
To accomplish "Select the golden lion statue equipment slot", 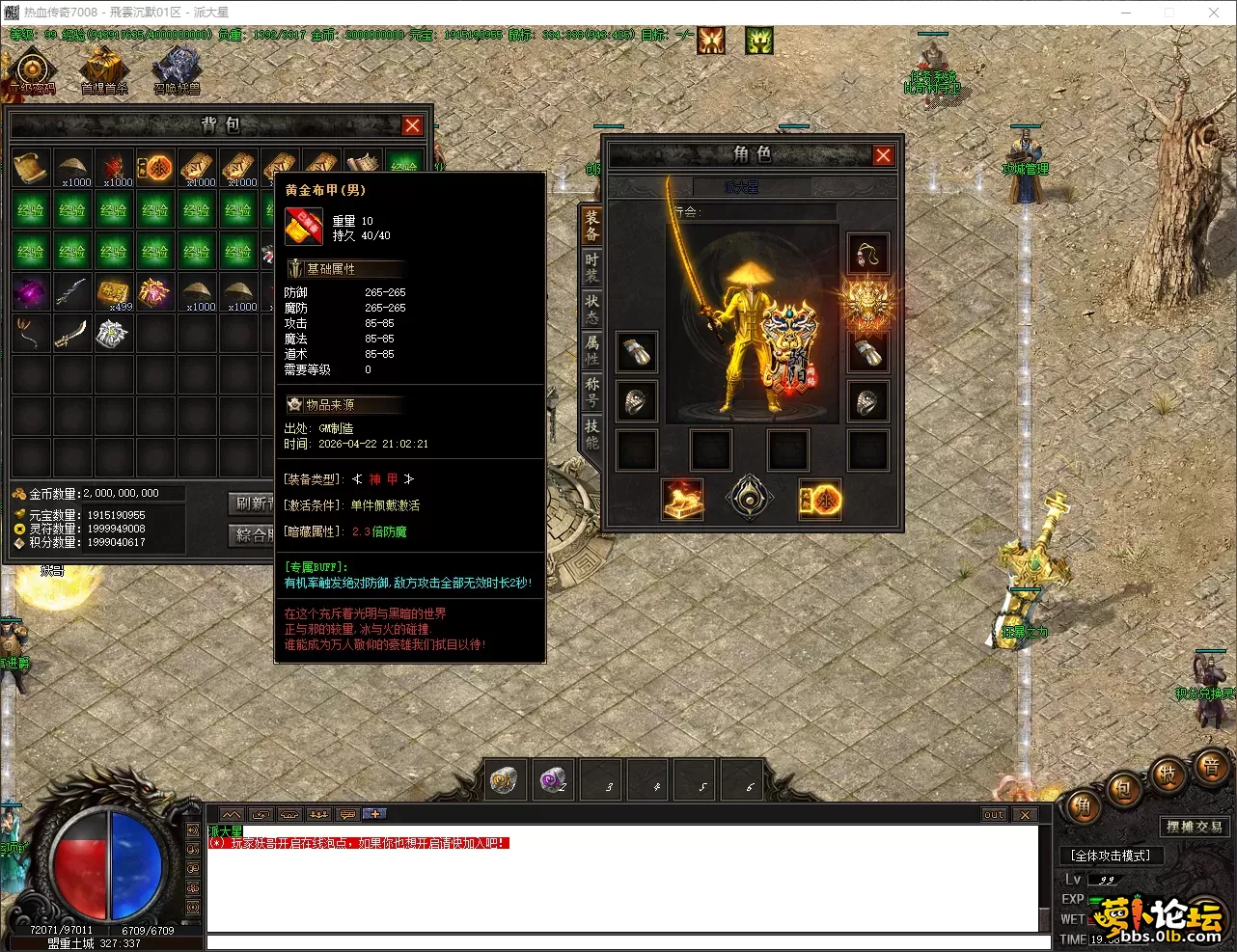I will 682,500.
